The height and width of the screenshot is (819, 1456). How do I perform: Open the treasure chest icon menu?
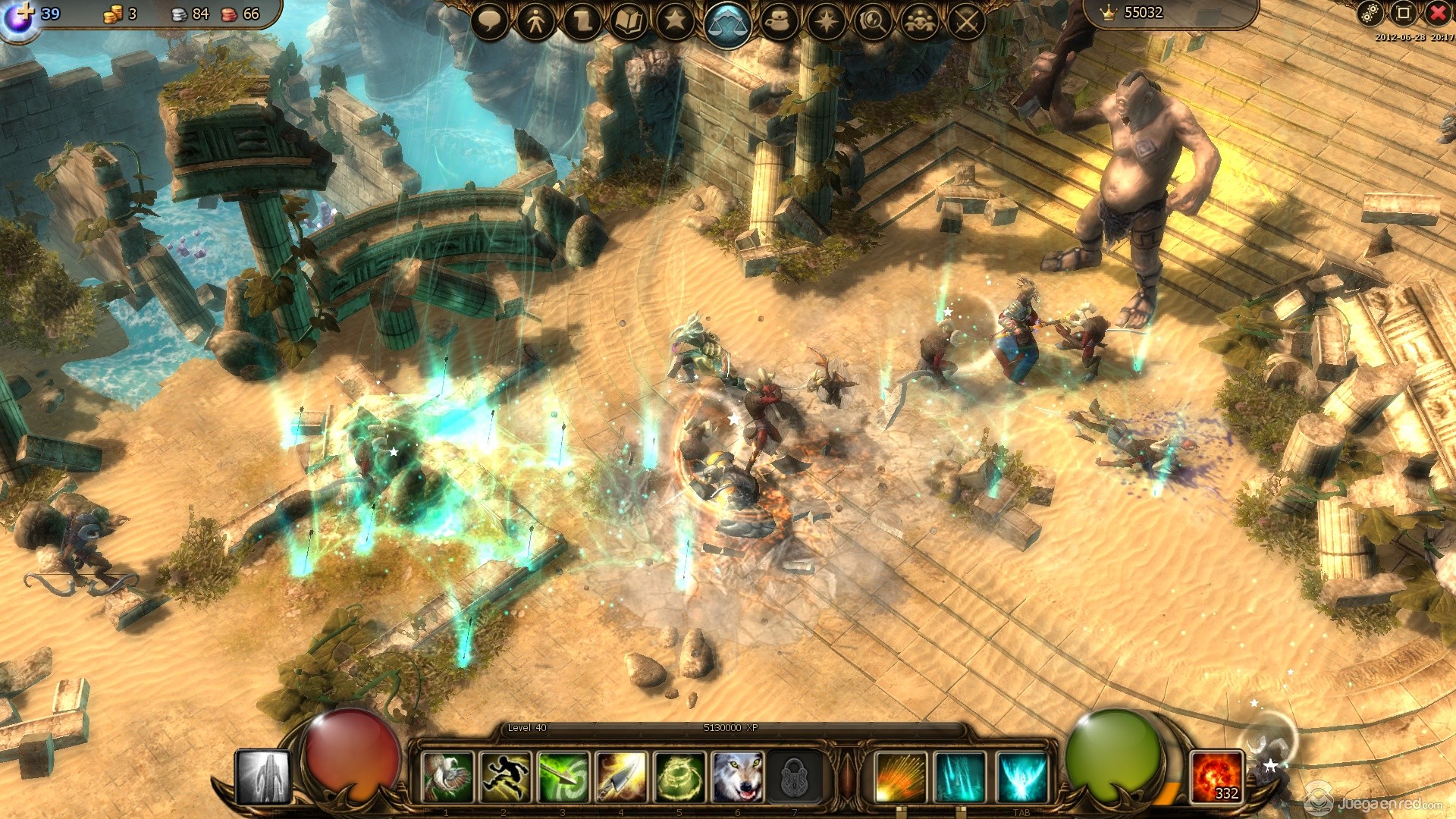pyautogui.click(x=780, y=22)
